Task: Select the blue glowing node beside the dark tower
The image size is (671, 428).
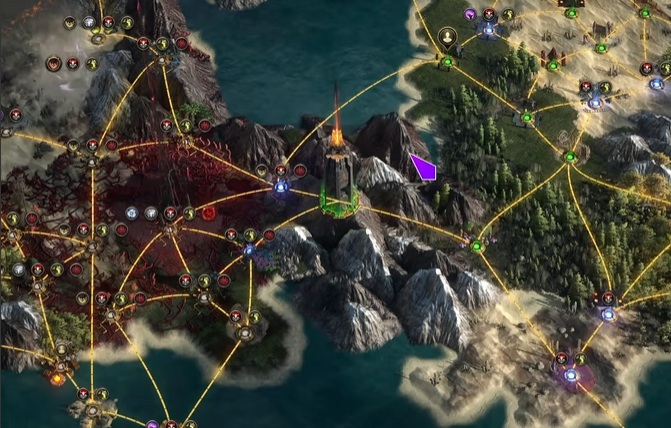Action: (x=281, y=185)
